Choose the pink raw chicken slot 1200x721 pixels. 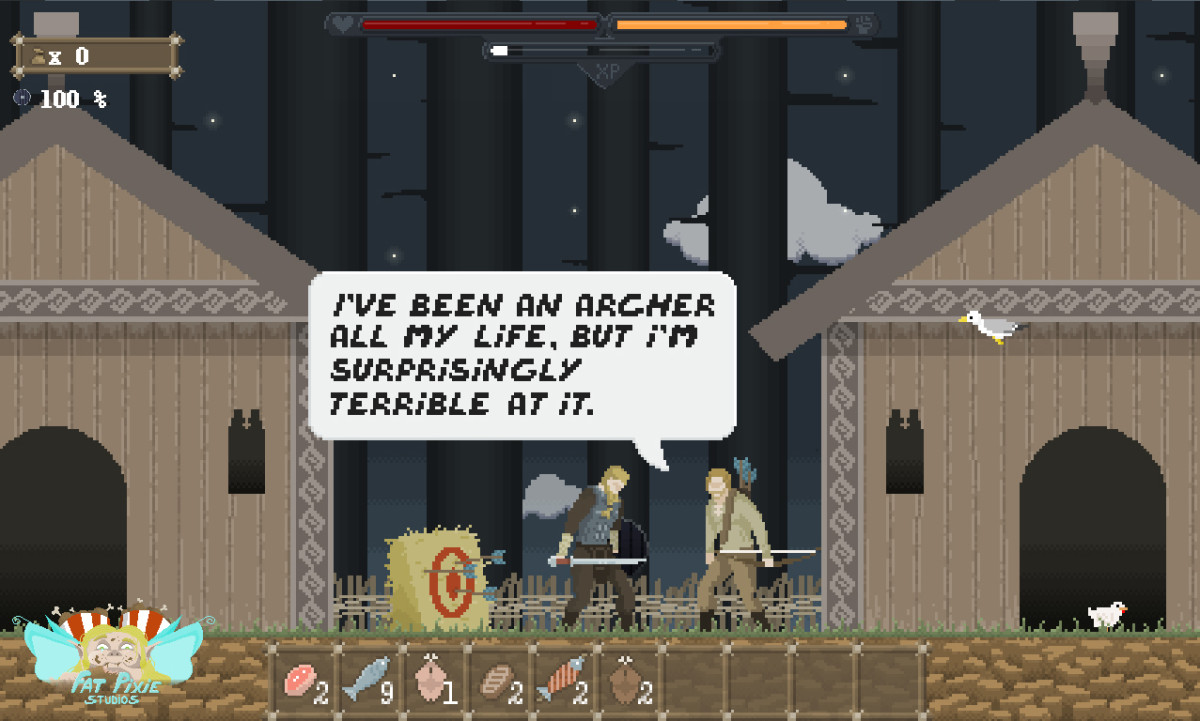click(x=432, y=681)
